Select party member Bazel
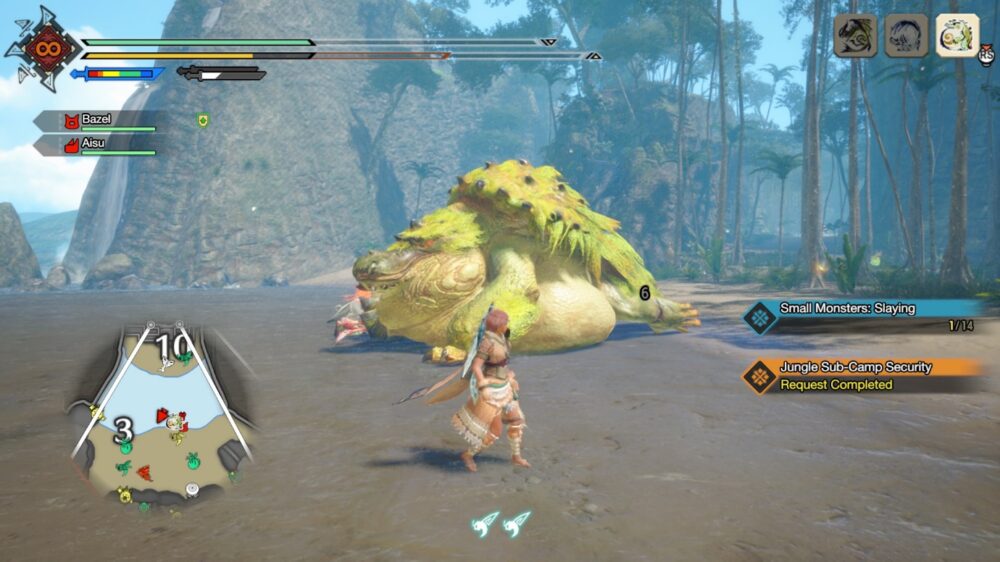This screenshot has width=1000, height=562. pyautogui.click(x=97, y=121)
